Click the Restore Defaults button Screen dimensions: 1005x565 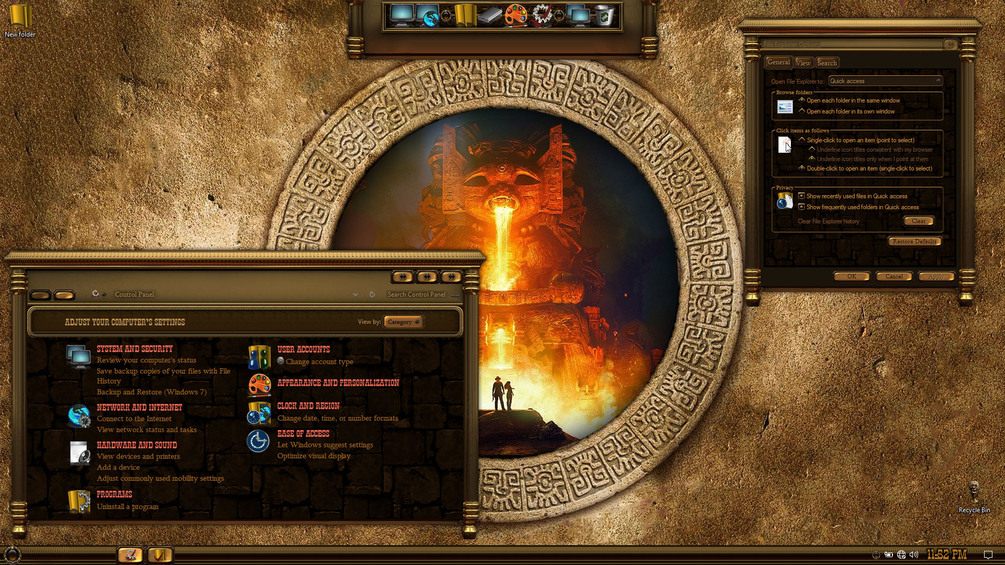914,242
